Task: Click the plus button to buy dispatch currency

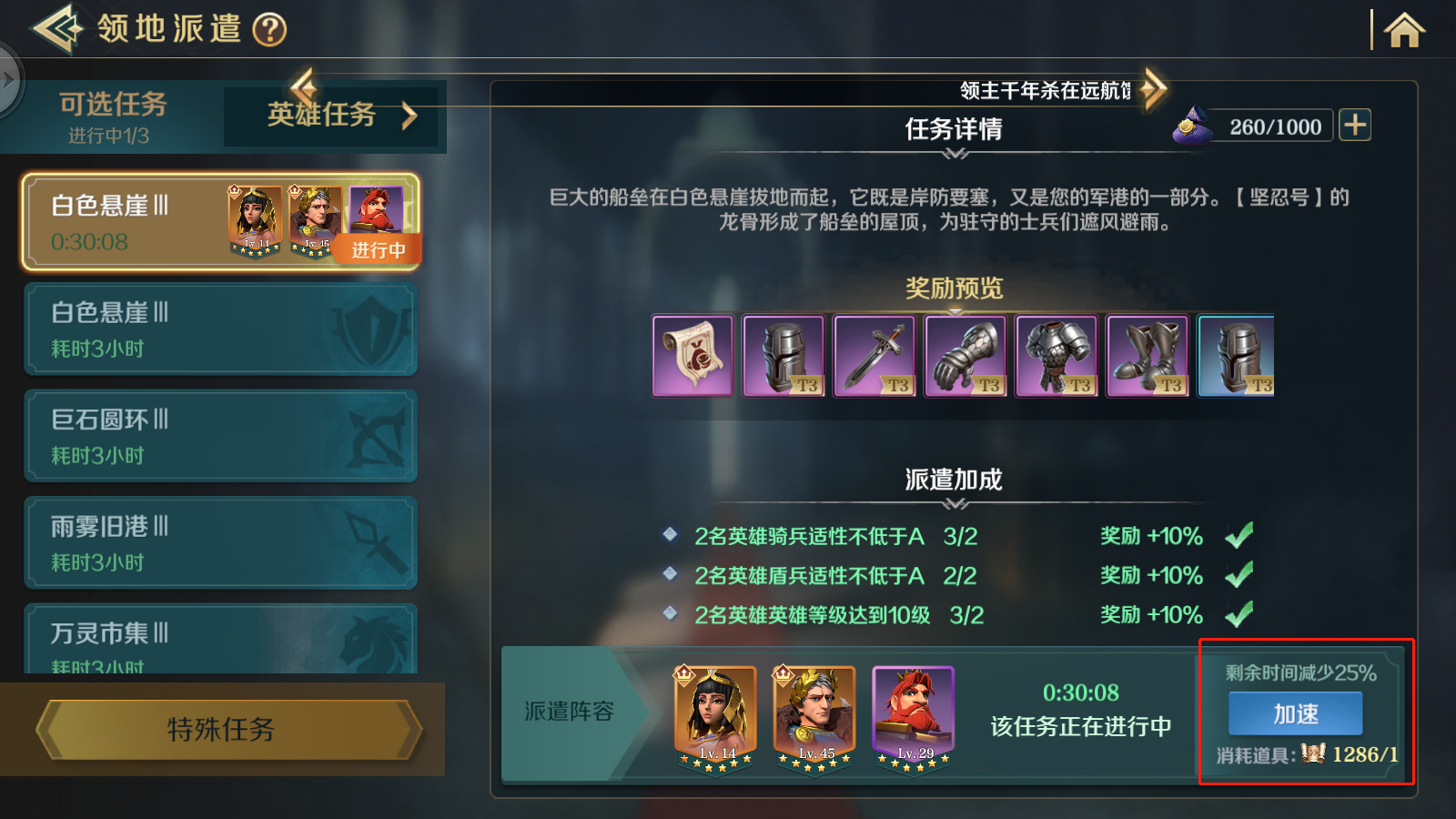Action: (1356, 125)
